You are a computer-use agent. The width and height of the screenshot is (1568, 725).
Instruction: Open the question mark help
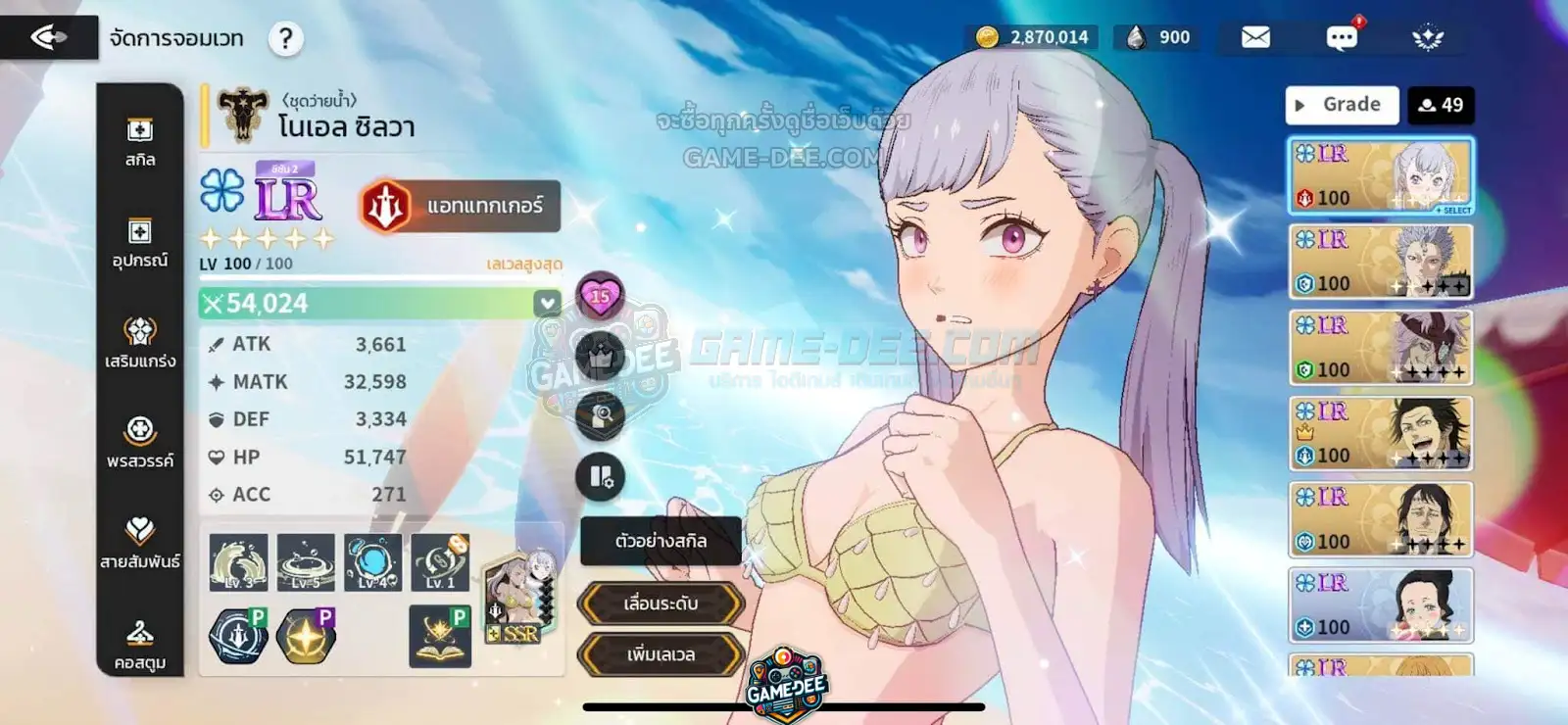tap(285, 39)
